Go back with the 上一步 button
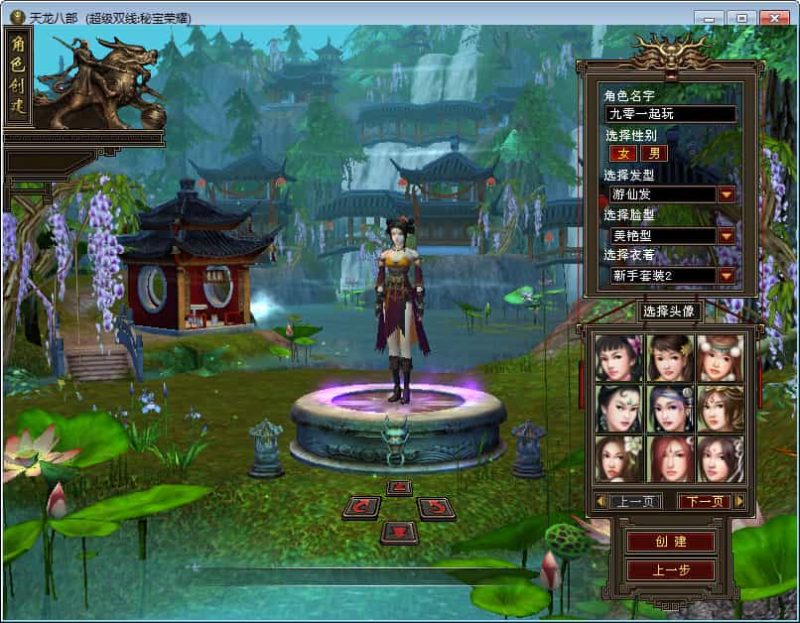 [670, 570]
